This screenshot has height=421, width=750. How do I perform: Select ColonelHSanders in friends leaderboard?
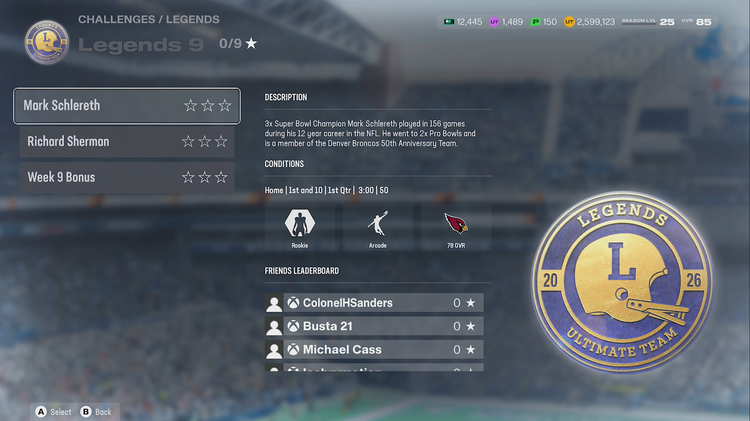point(374,303)
